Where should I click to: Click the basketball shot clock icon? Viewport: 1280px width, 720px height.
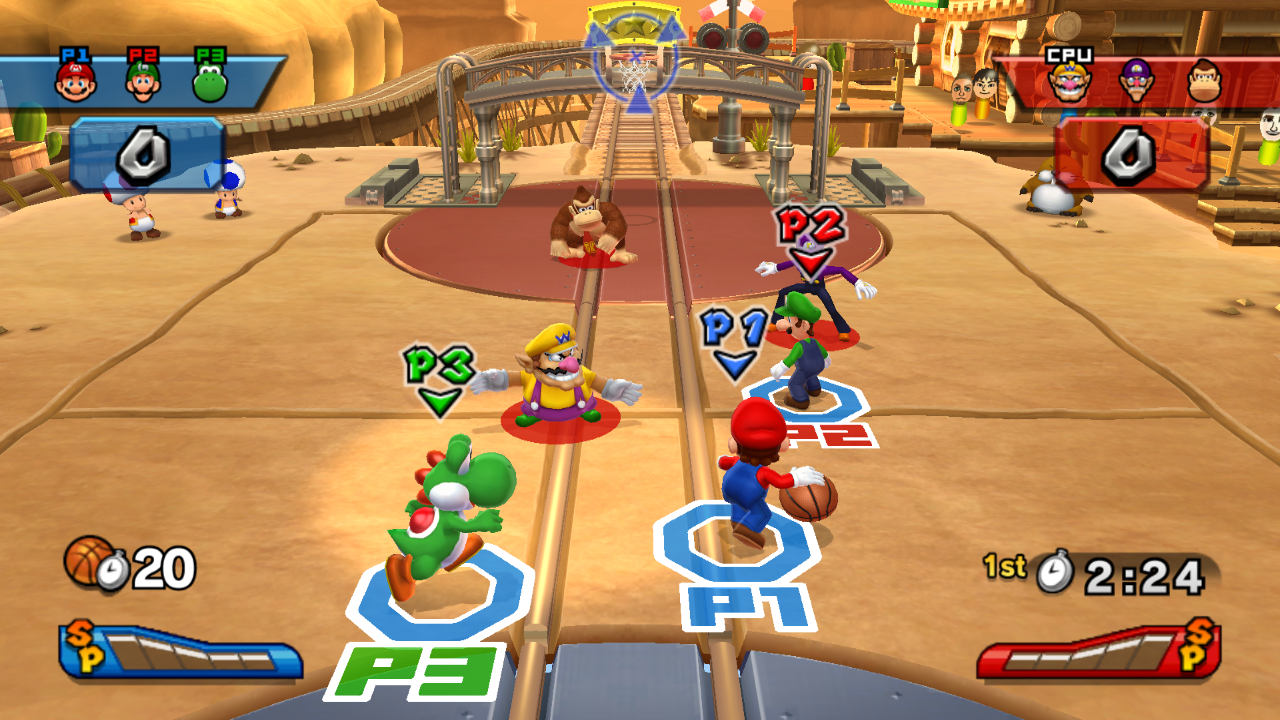click(x=96, y=564)
